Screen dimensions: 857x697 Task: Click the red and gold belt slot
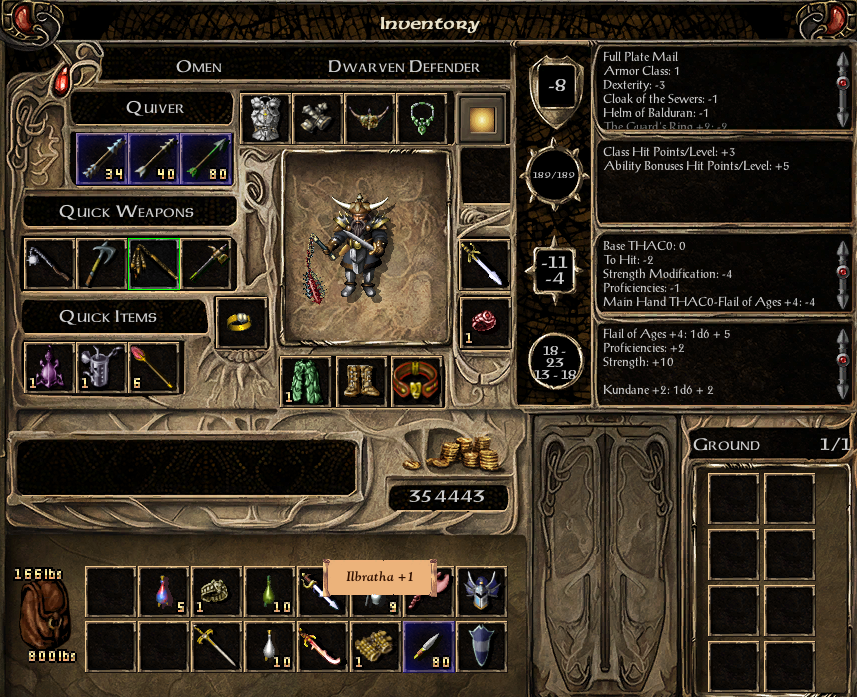click(417, 382)
